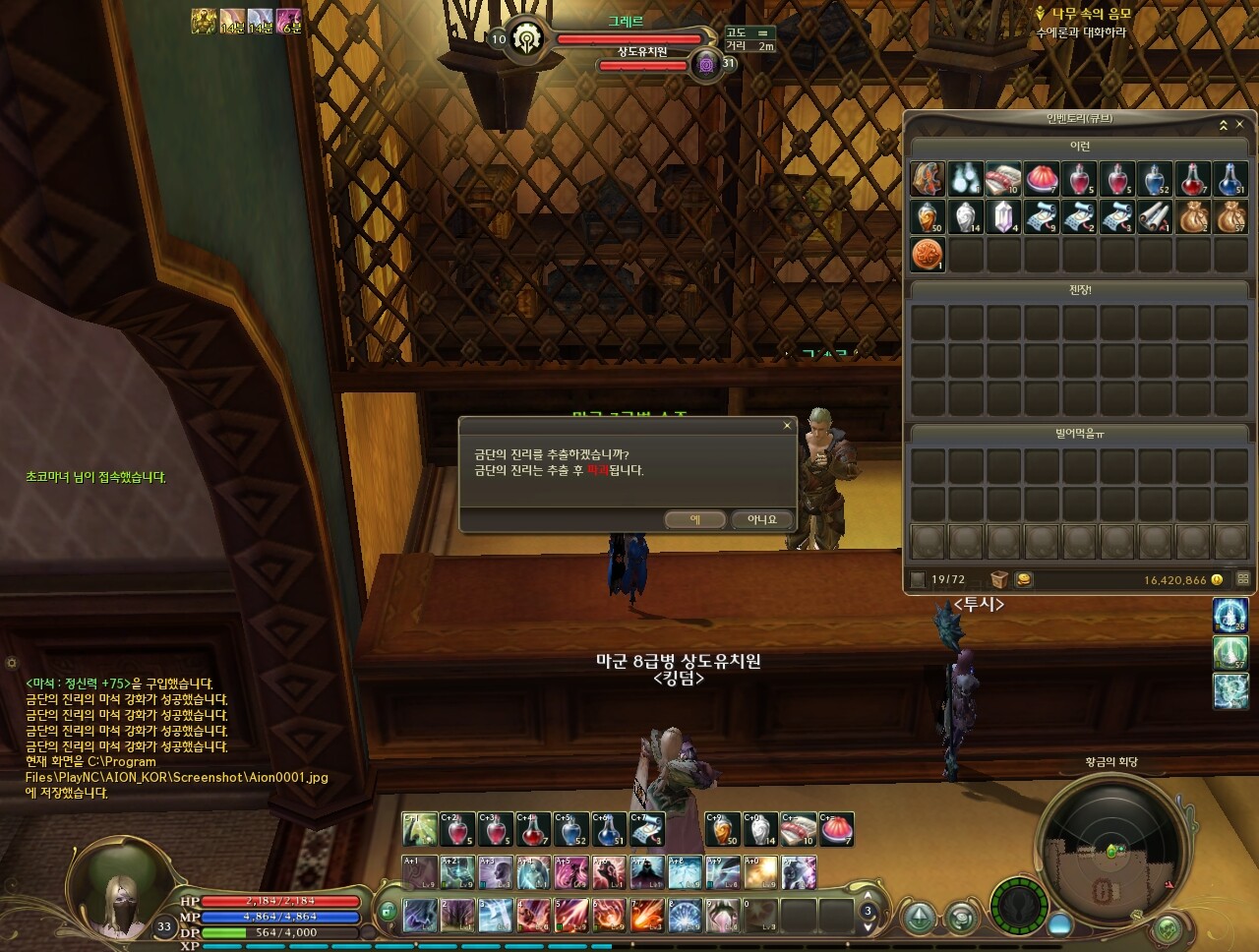
Task: Select the orange round coin inventory item
Action: [x=928, y=254]
